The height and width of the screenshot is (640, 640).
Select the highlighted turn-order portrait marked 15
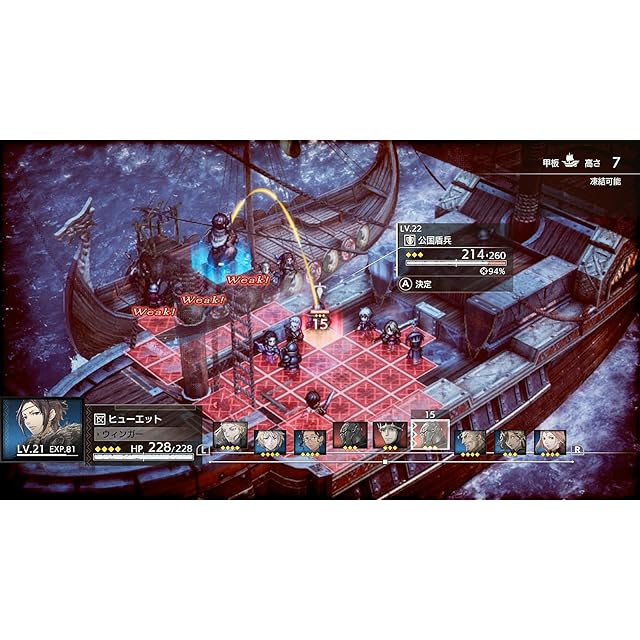coord(430,436)
